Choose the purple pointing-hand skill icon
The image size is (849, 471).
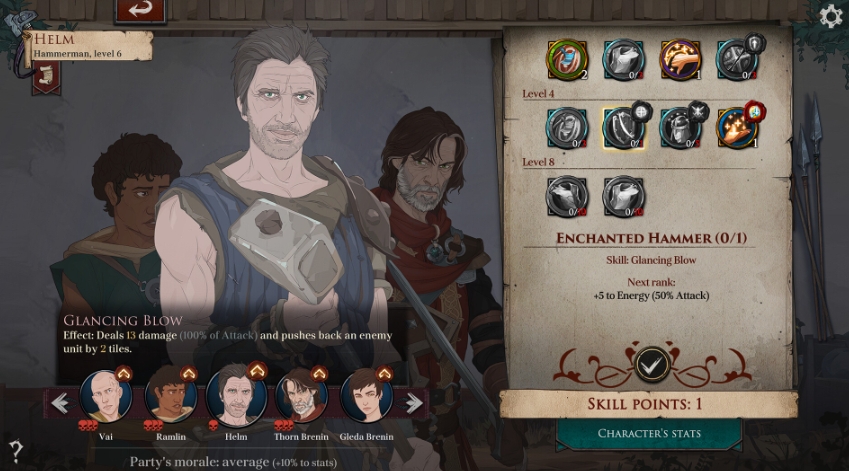coord(680,58)
